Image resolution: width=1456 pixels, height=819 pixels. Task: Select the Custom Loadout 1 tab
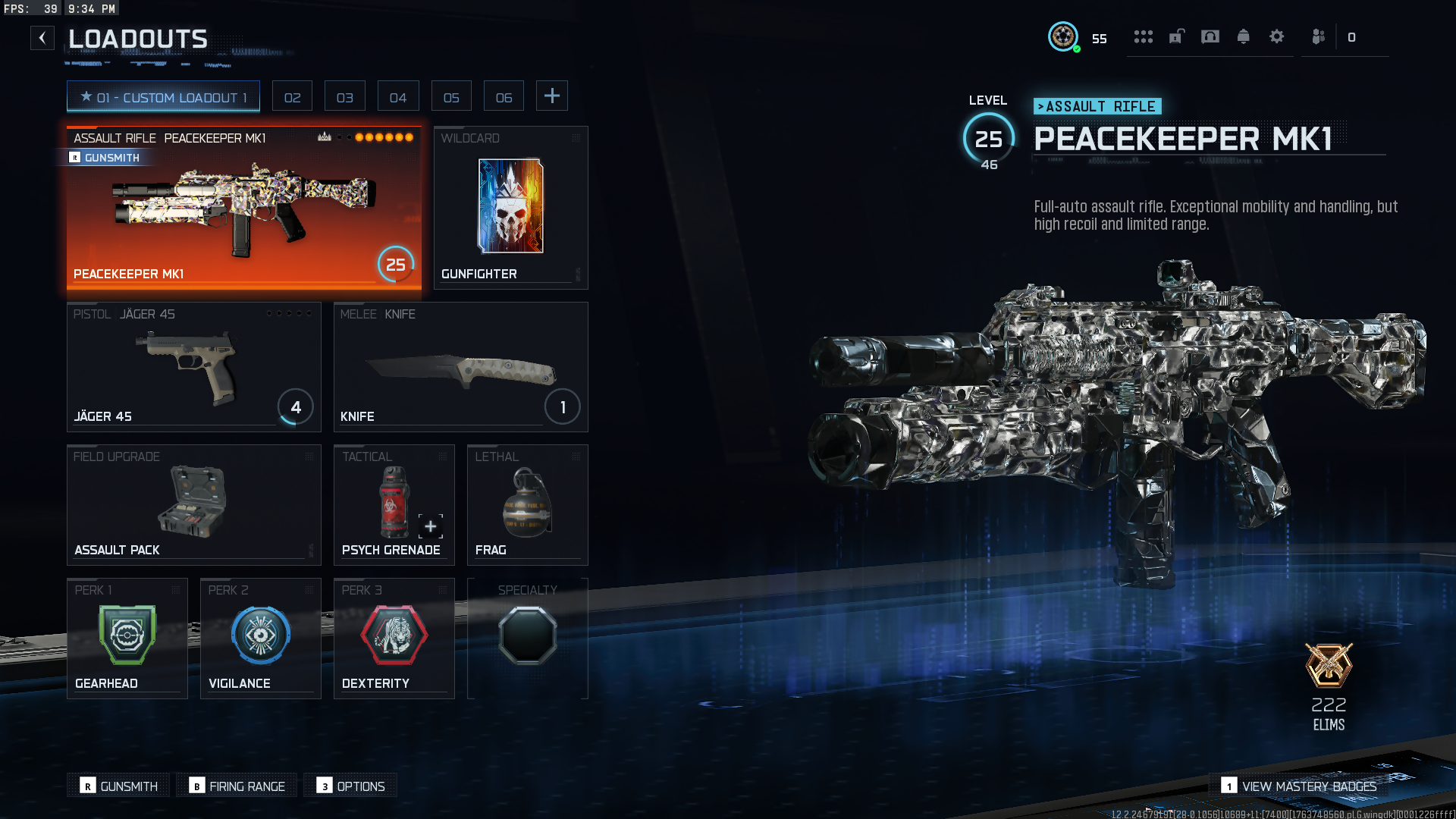(163, 97)
